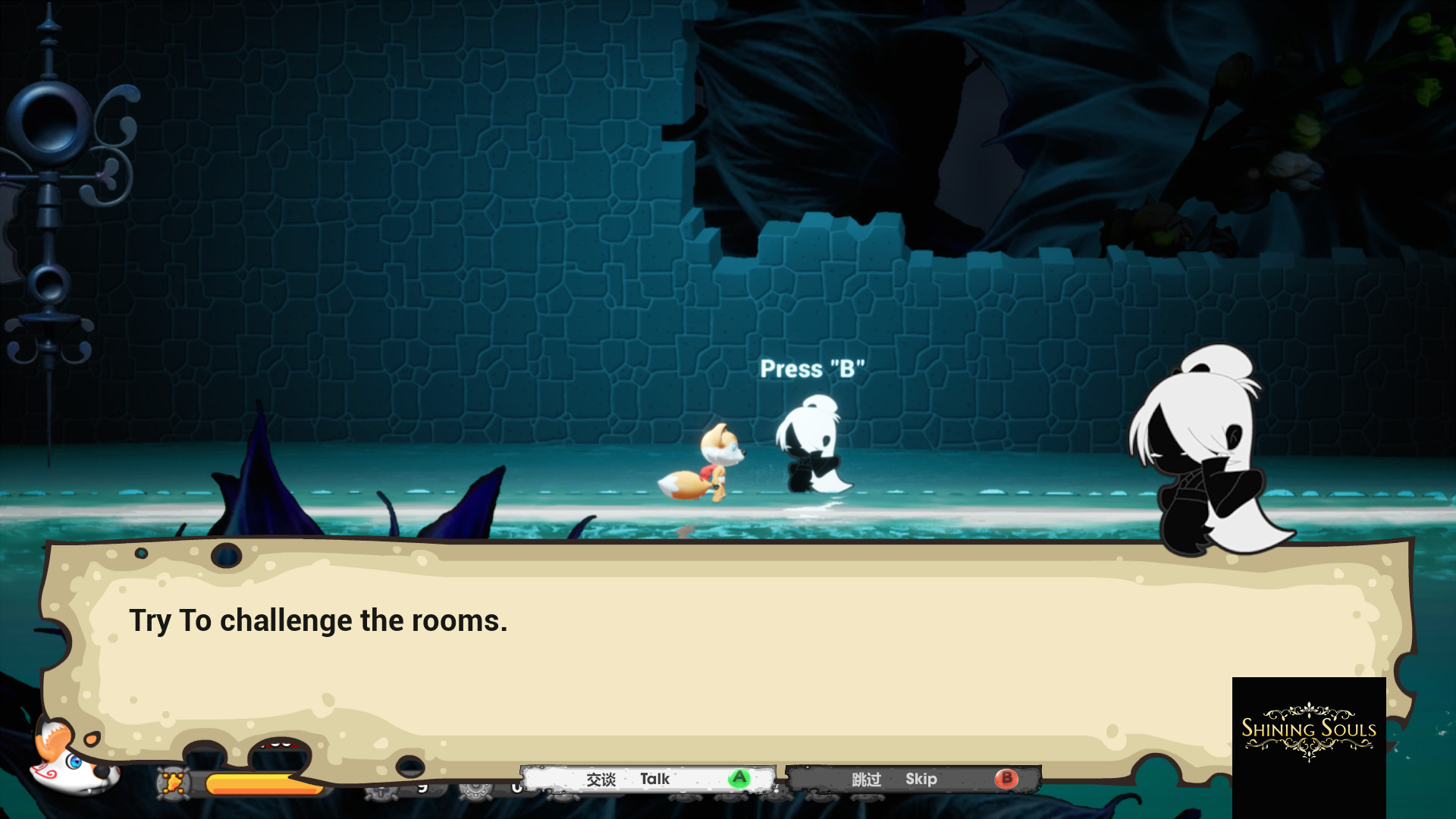Click the dialogue text 'Try To challenge the rooms.'
This screenshot has width=1456, height=819.
point(319,620)
